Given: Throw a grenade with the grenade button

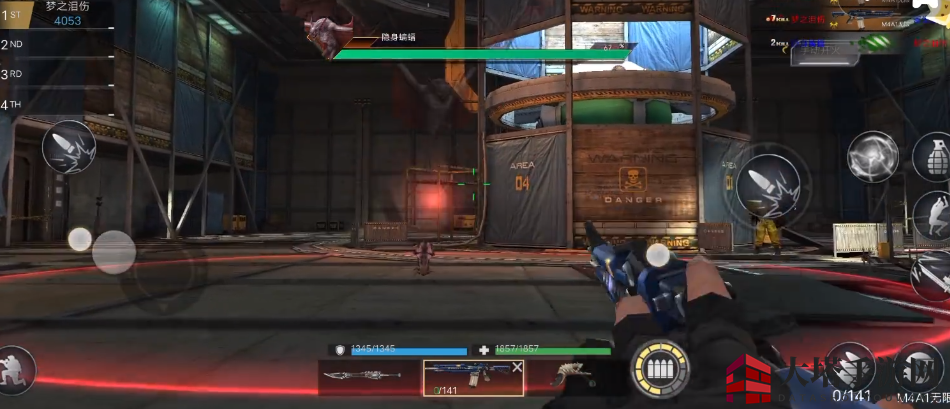Looking at the screenshot, I should (x=933, y=155).
